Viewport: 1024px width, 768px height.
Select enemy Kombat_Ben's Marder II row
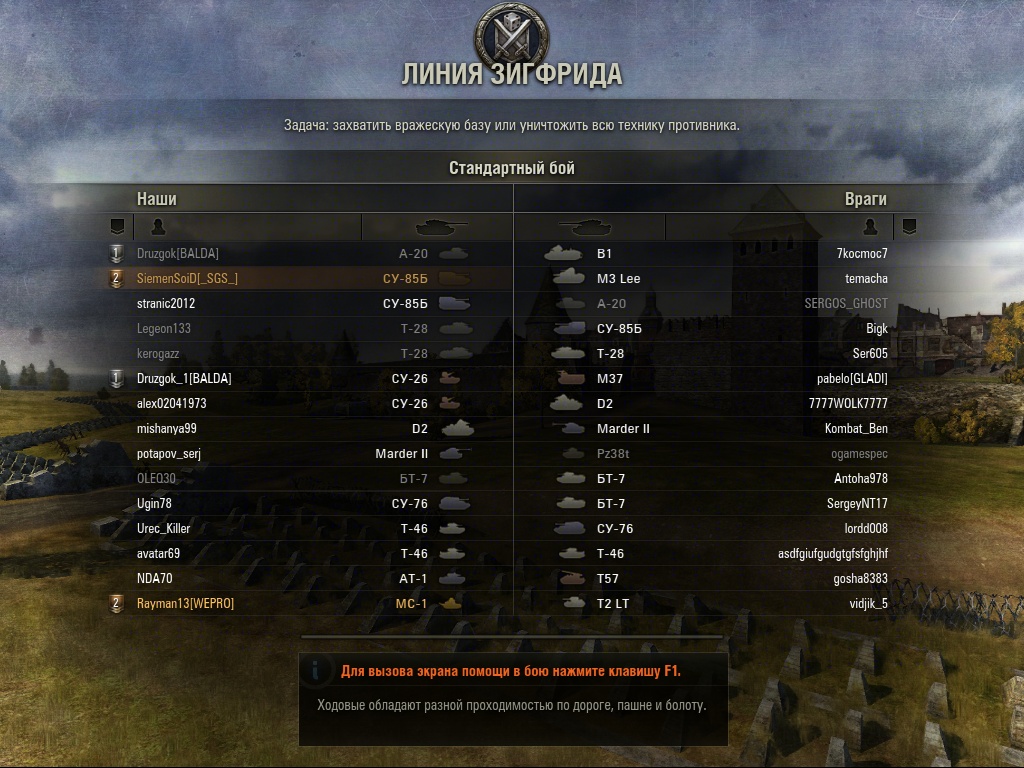point(856,429)
